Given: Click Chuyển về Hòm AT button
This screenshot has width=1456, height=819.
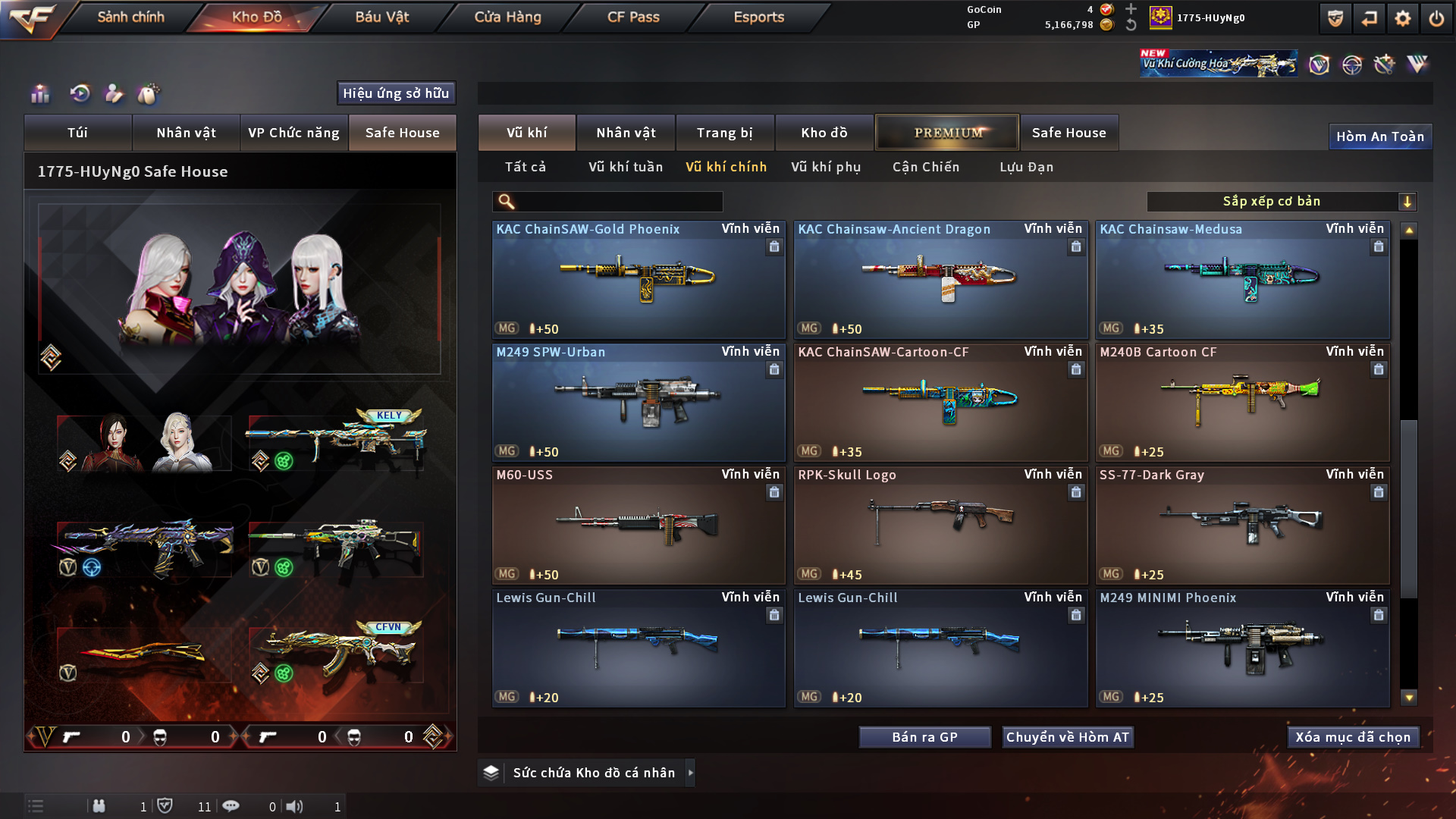Looking at the screenshot, I should (x=1067, y=737).
